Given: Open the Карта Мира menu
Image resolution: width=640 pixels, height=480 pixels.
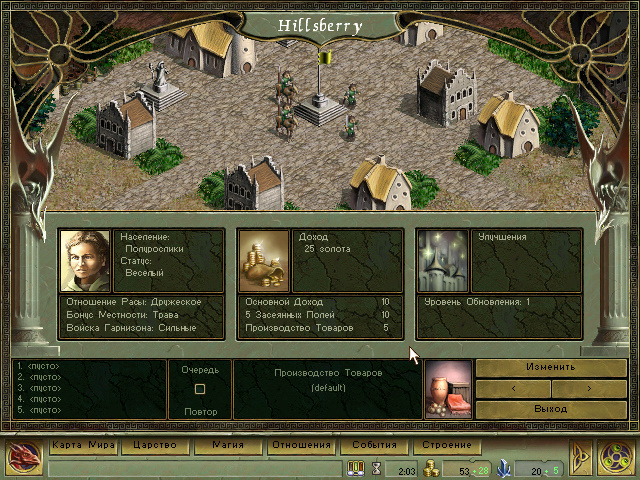Looking at the screenshot, I should [x=83, y=445].
